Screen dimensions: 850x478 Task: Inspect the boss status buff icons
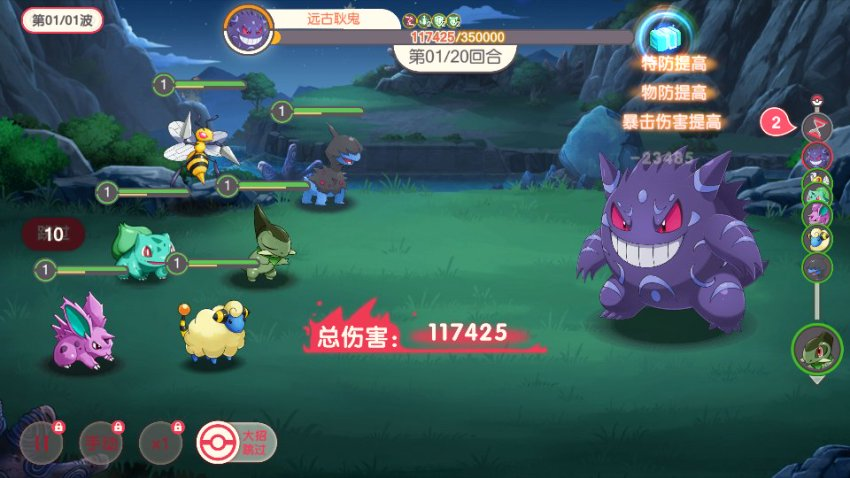pyautogui.click(x=432, y=20)
